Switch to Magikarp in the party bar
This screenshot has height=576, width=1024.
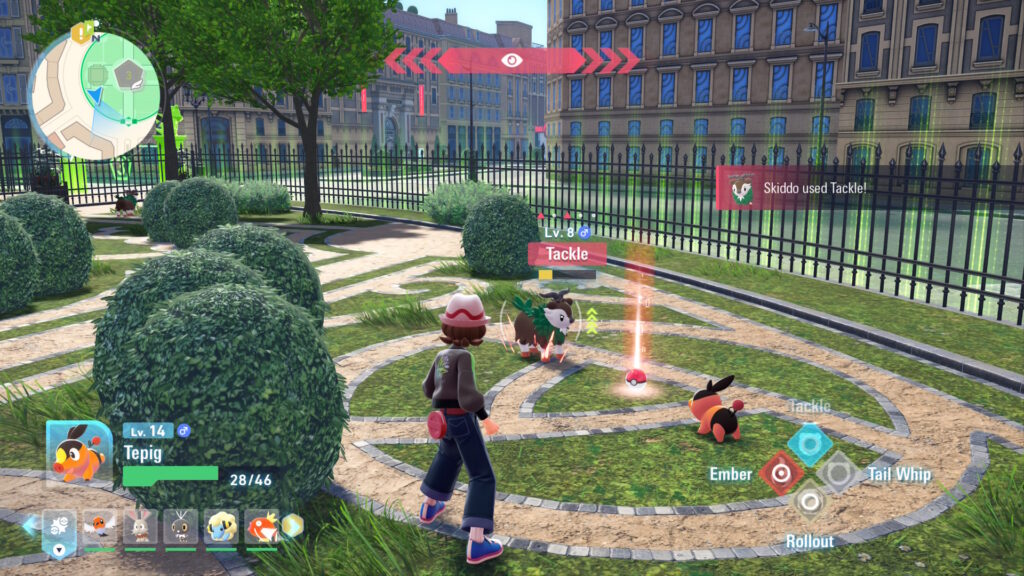(262, 526)
